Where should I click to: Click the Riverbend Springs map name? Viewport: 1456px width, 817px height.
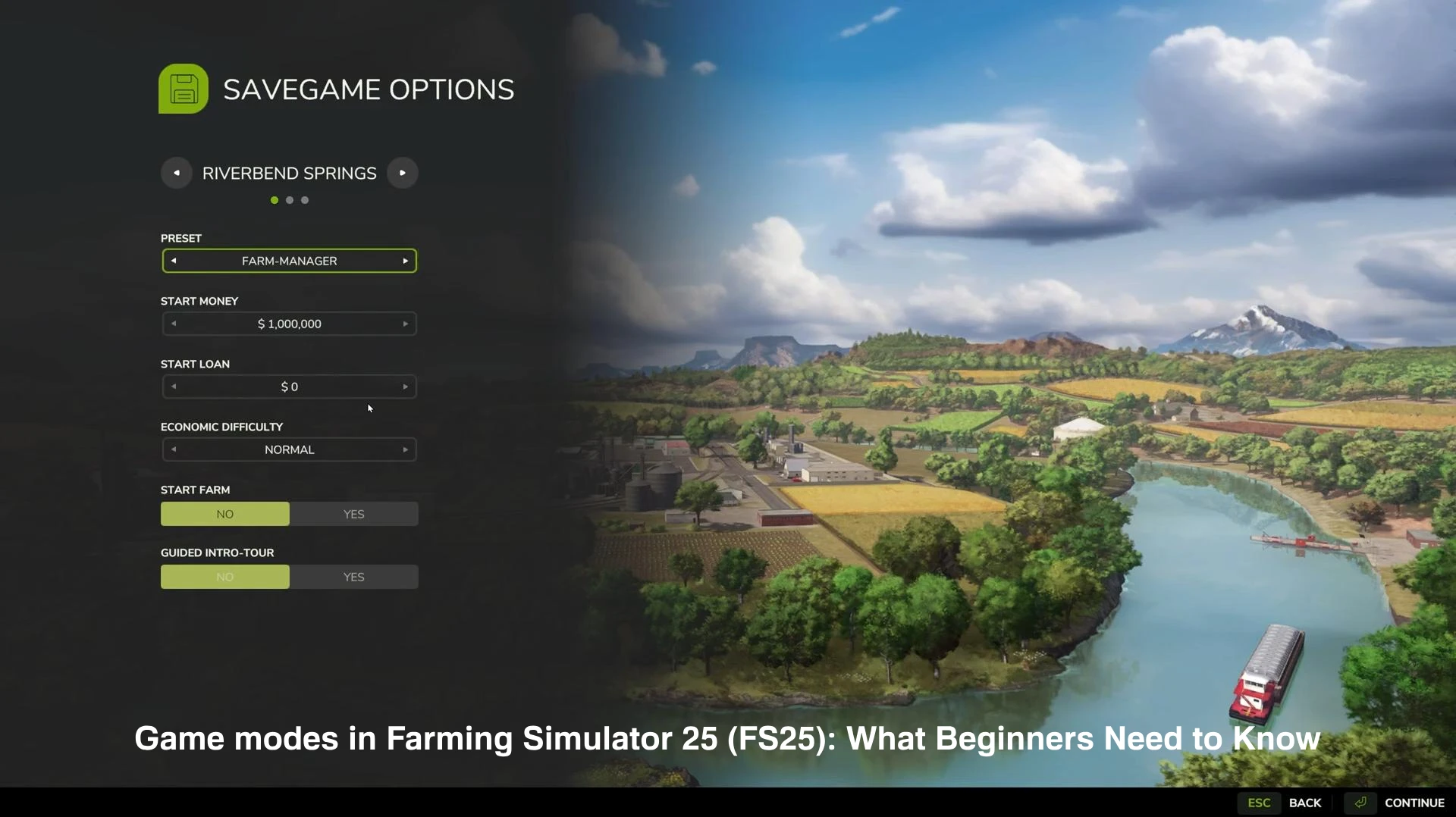[289, 173]
